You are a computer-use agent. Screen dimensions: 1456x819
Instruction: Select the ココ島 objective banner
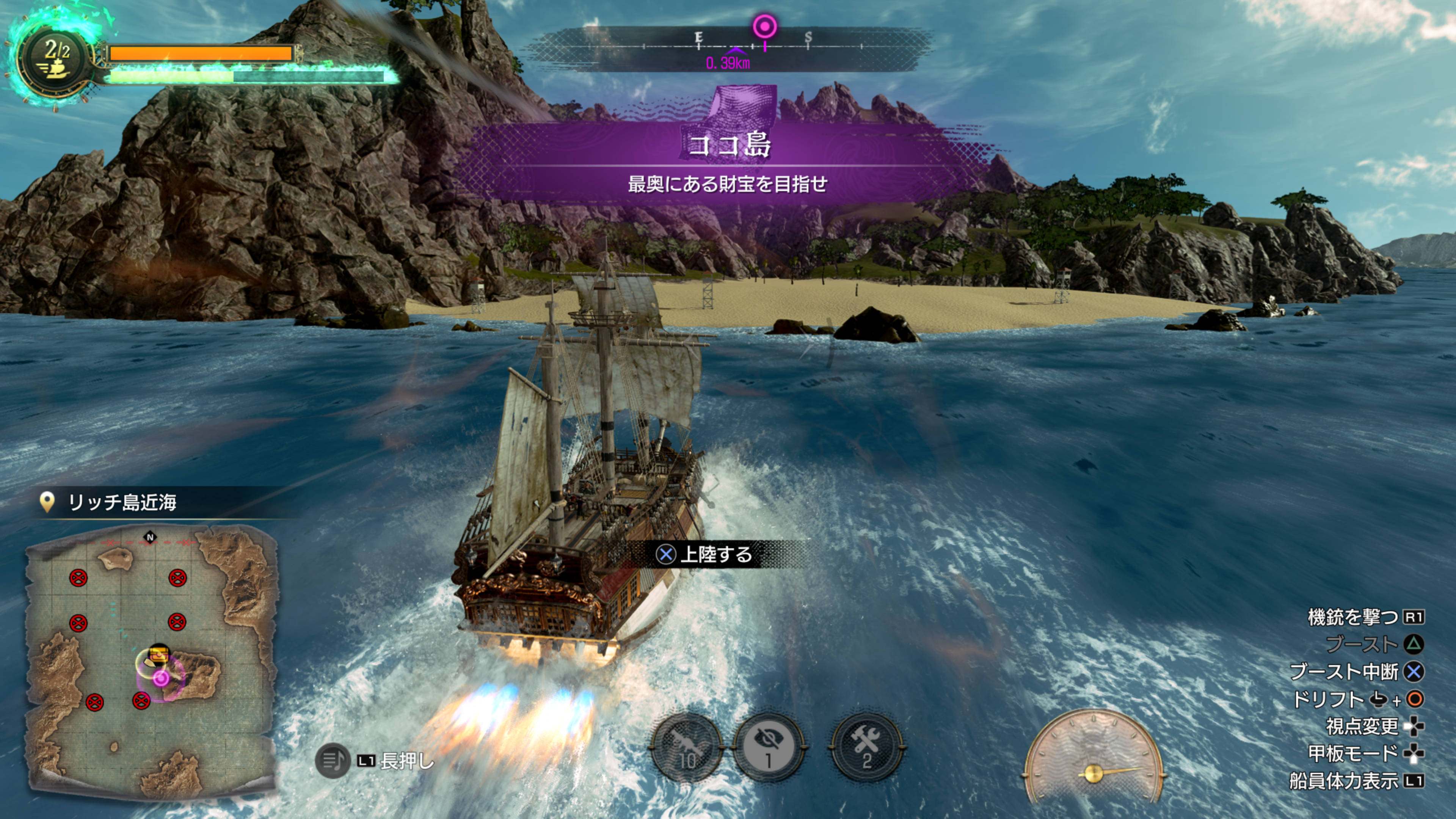(728, 145)
